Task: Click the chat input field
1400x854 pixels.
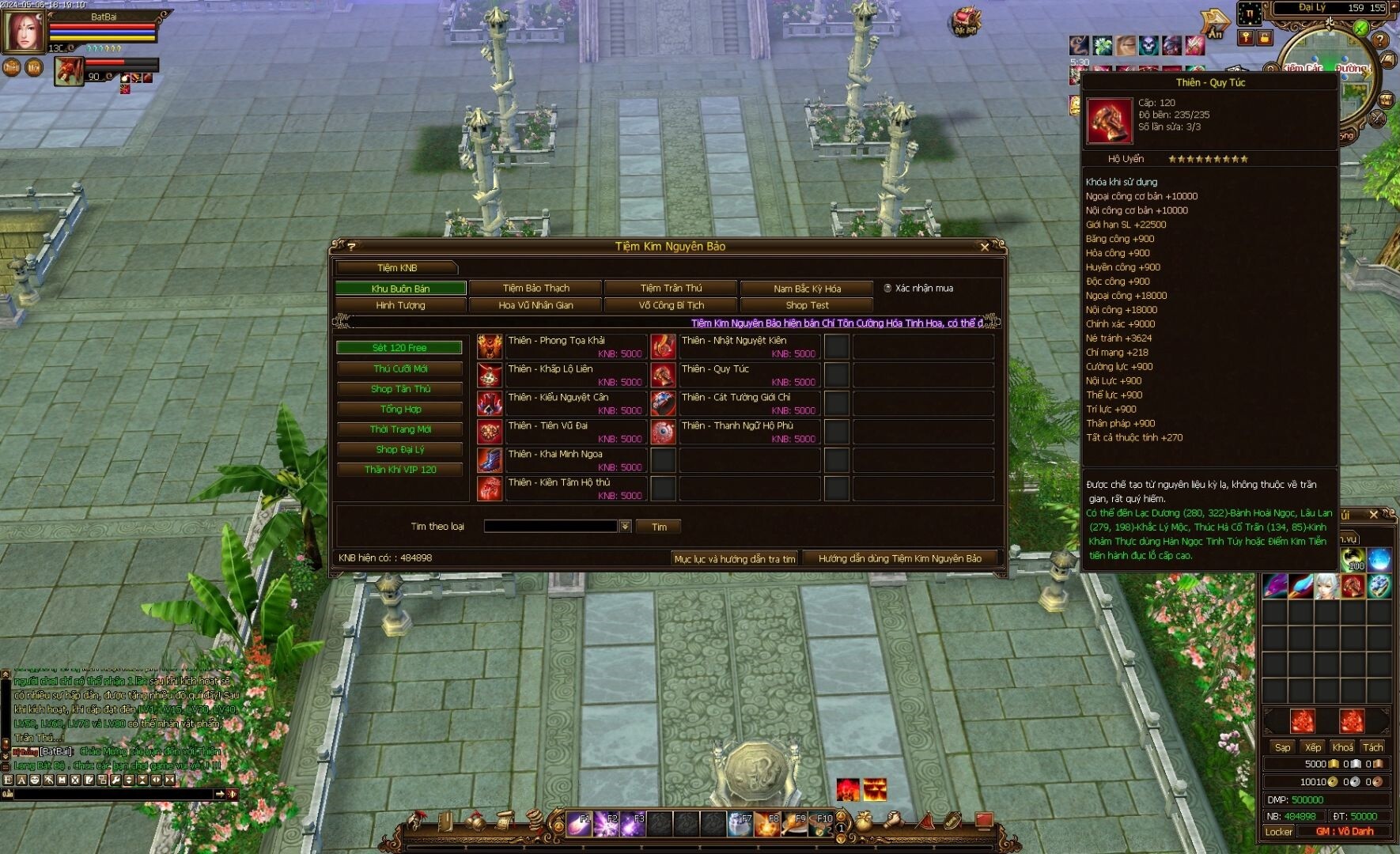Action: coord(111,794)
